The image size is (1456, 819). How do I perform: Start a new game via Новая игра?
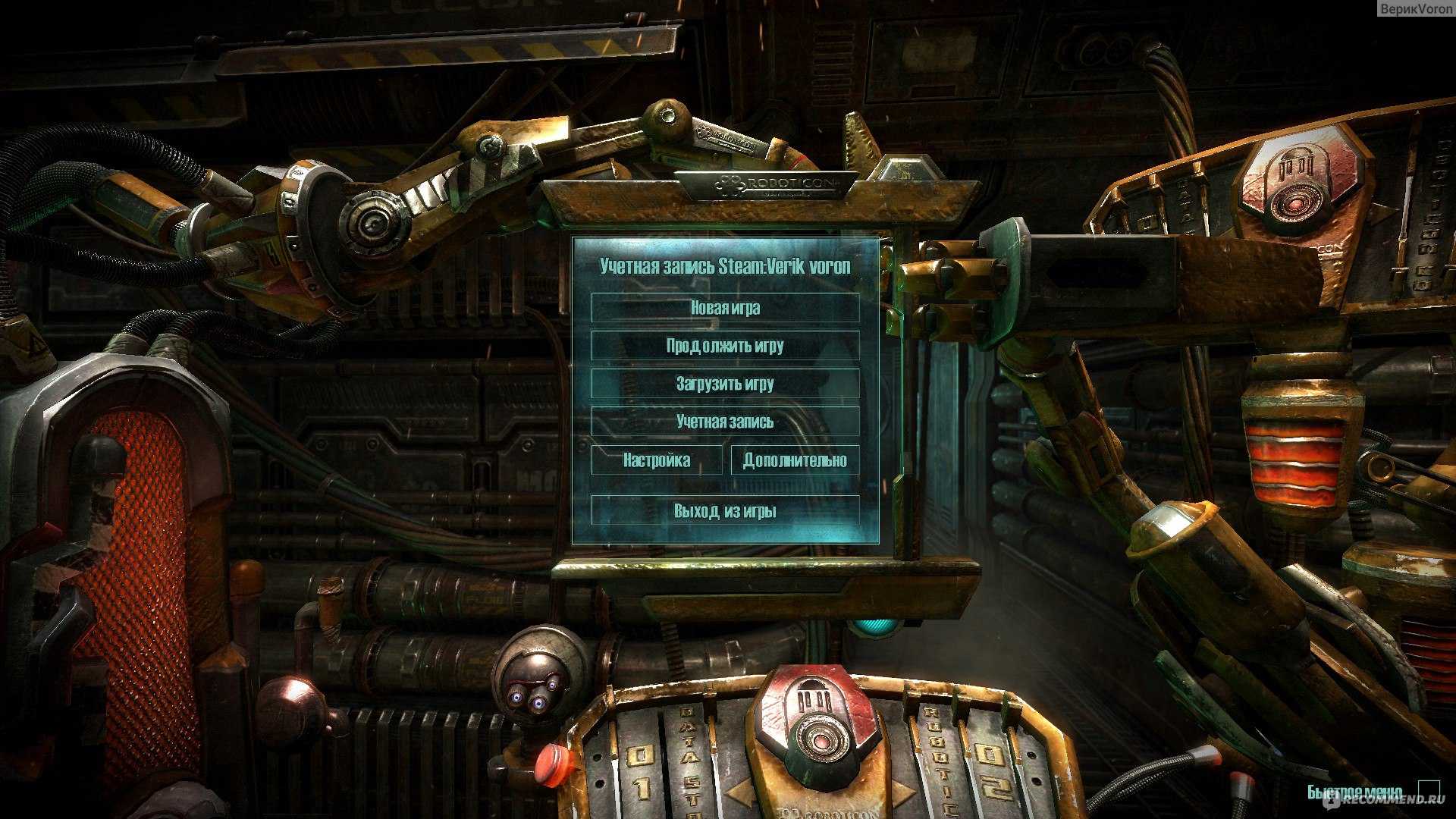725,308
